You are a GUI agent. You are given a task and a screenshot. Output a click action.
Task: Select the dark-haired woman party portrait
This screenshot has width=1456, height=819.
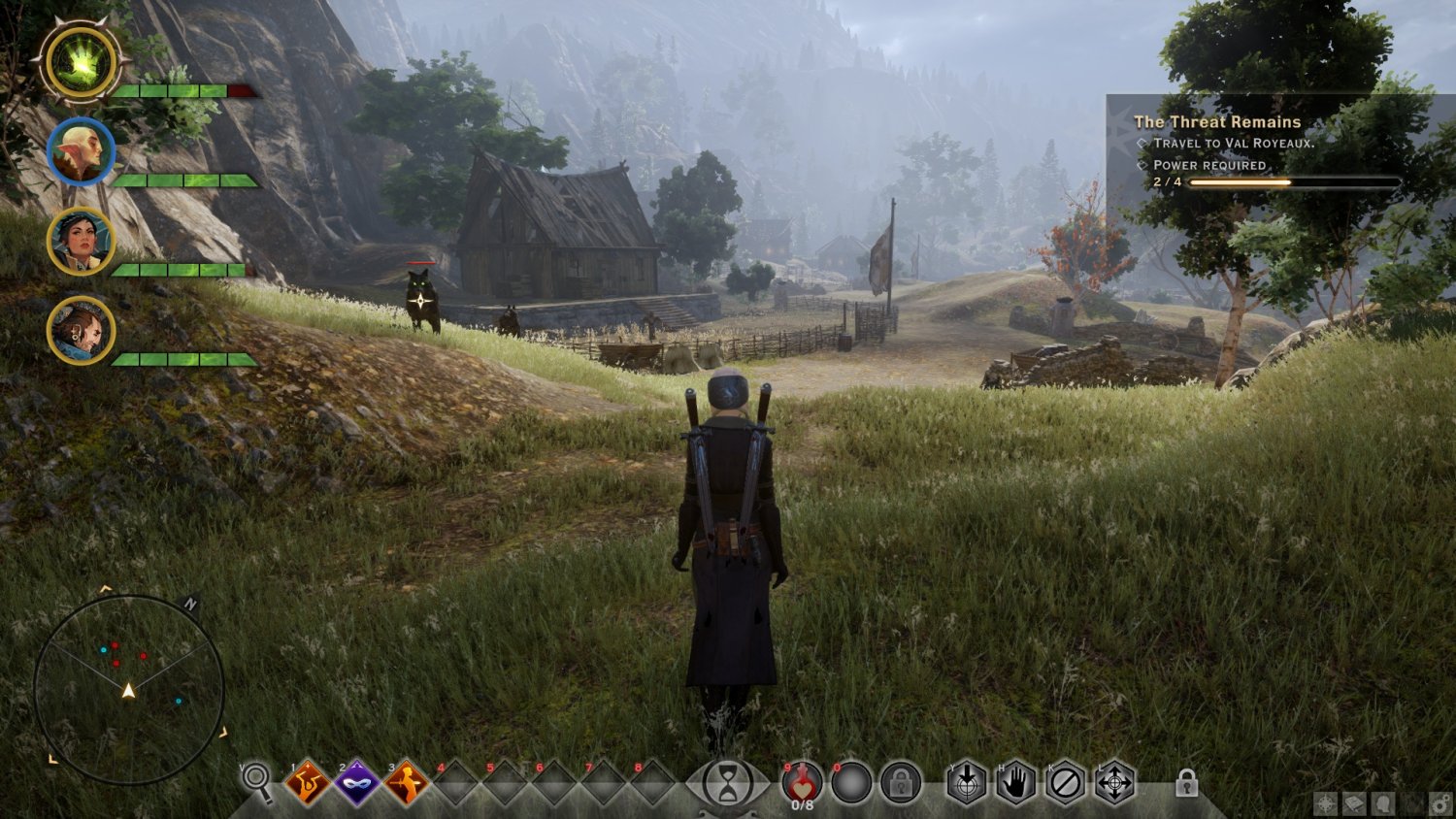click(81, 241)
